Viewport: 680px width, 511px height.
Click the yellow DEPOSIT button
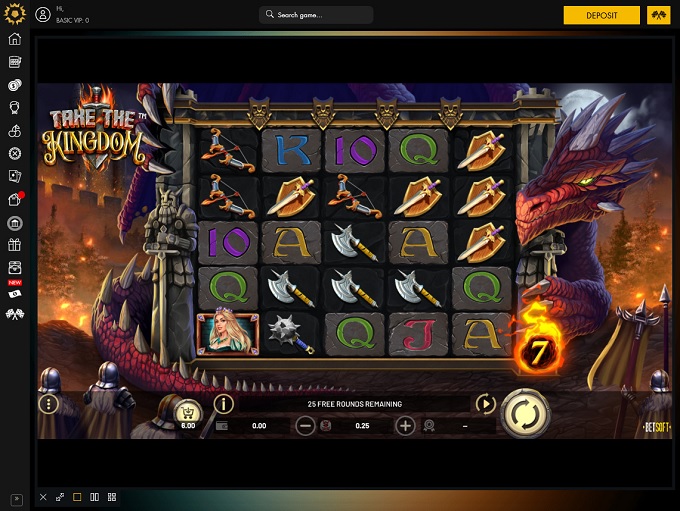tap(601, 15)
